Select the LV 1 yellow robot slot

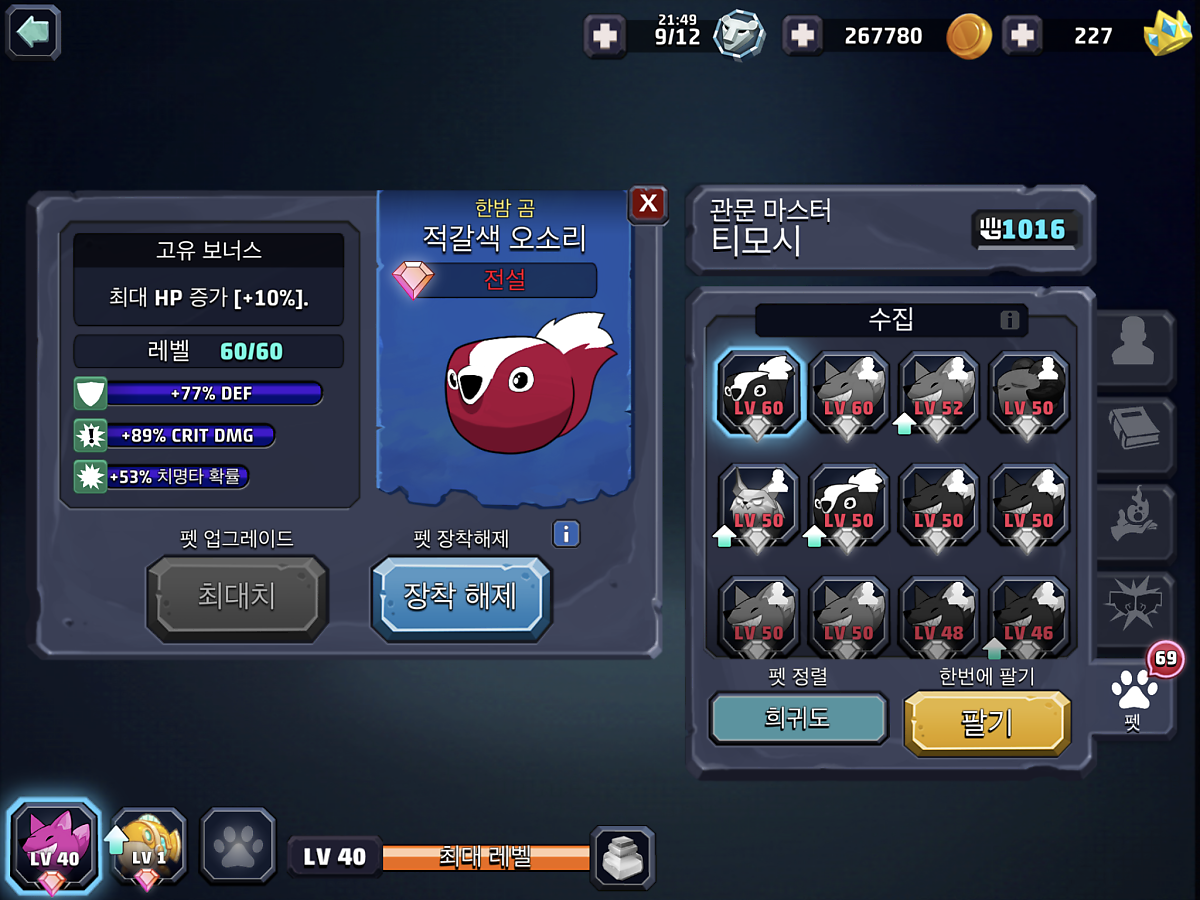tap(148, 846)
